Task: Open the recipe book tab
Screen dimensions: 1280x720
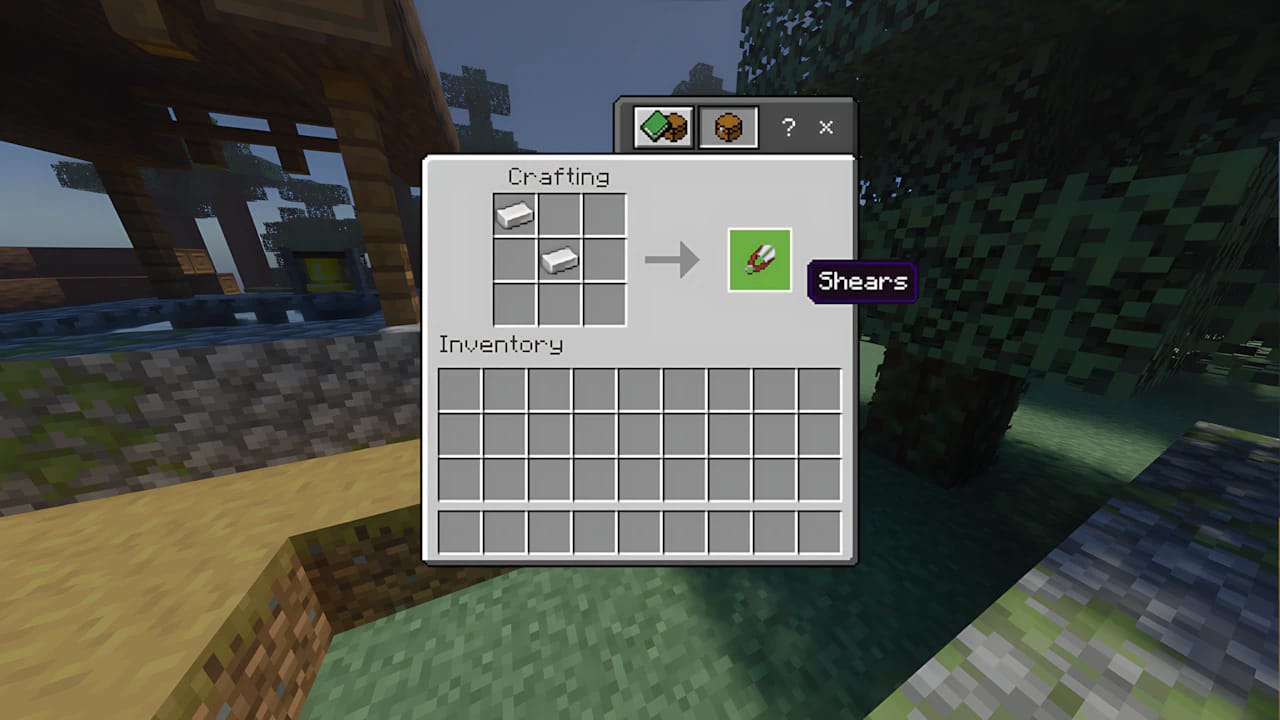Action: (x=662, y=127)
